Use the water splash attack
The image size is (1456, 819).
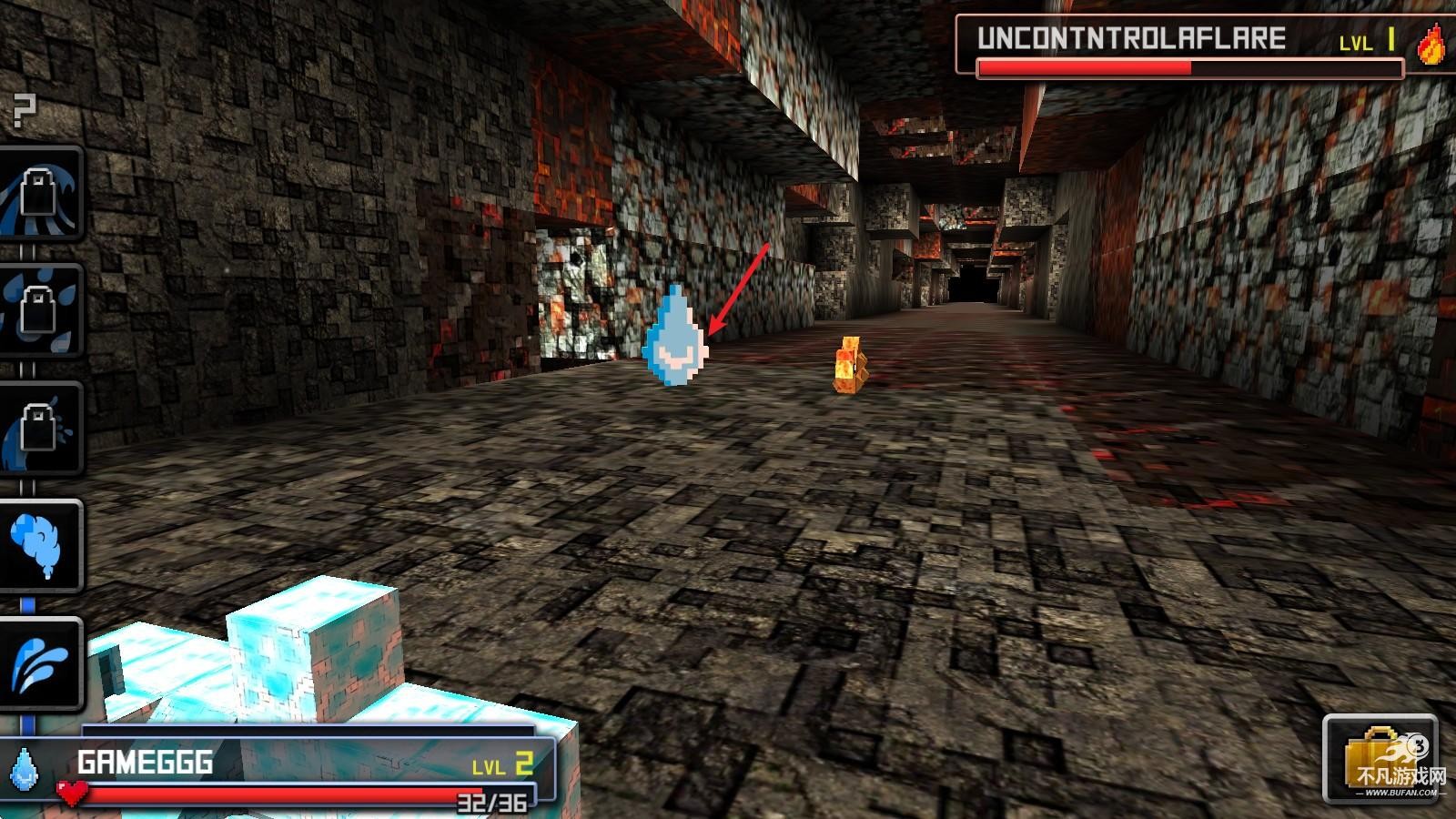pyautogui.click(x=40, y=664)
